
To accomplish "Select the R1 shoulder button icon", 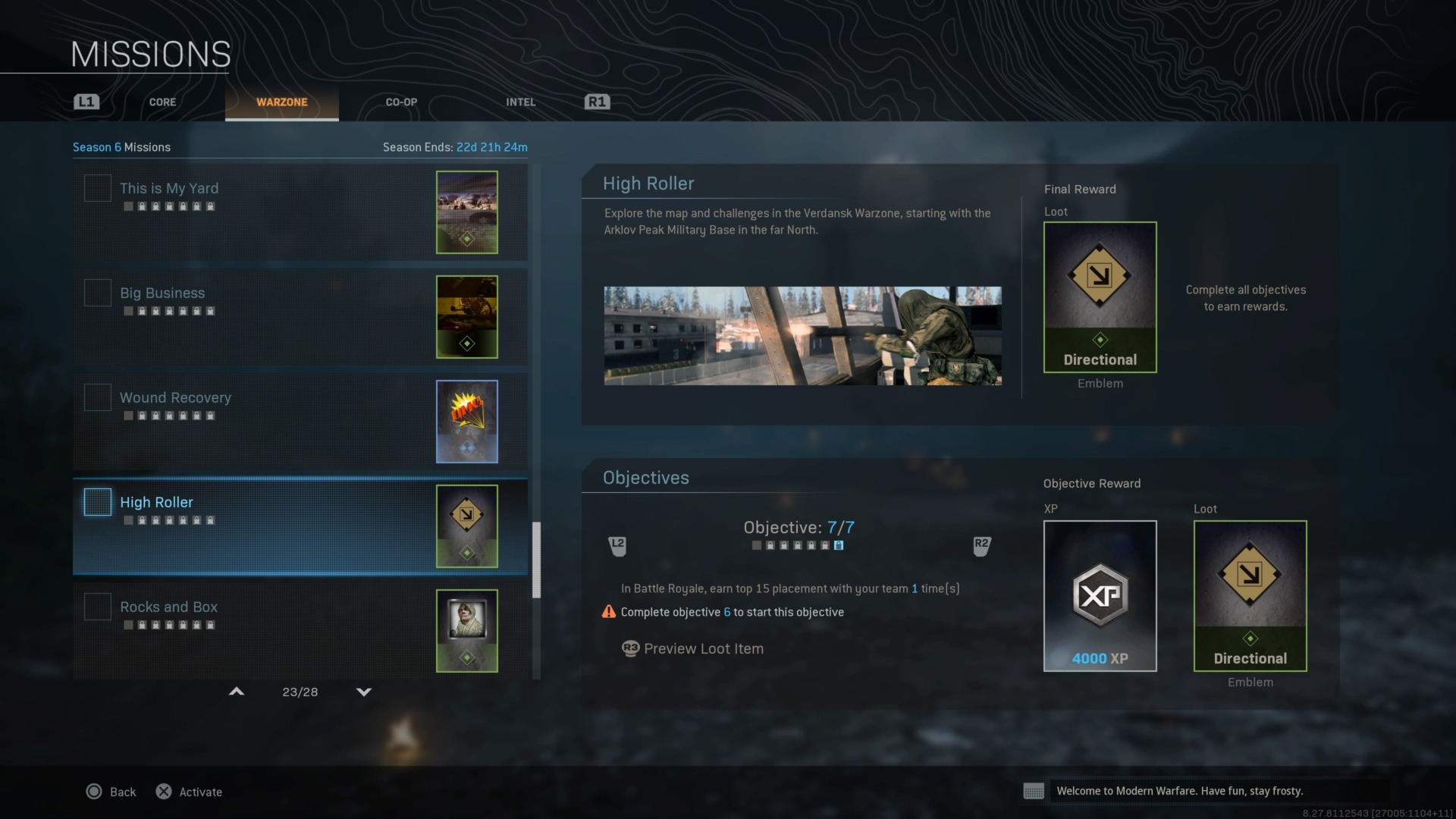I will pyautogui.click(x=598, y=101).
